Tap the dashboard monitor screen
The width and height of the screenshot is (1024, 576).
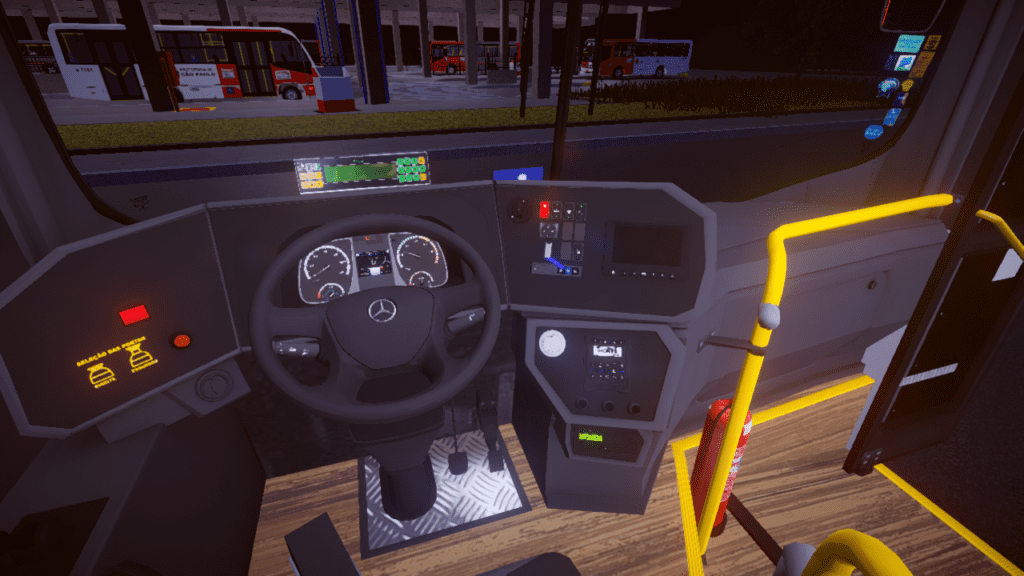[646, 245]
